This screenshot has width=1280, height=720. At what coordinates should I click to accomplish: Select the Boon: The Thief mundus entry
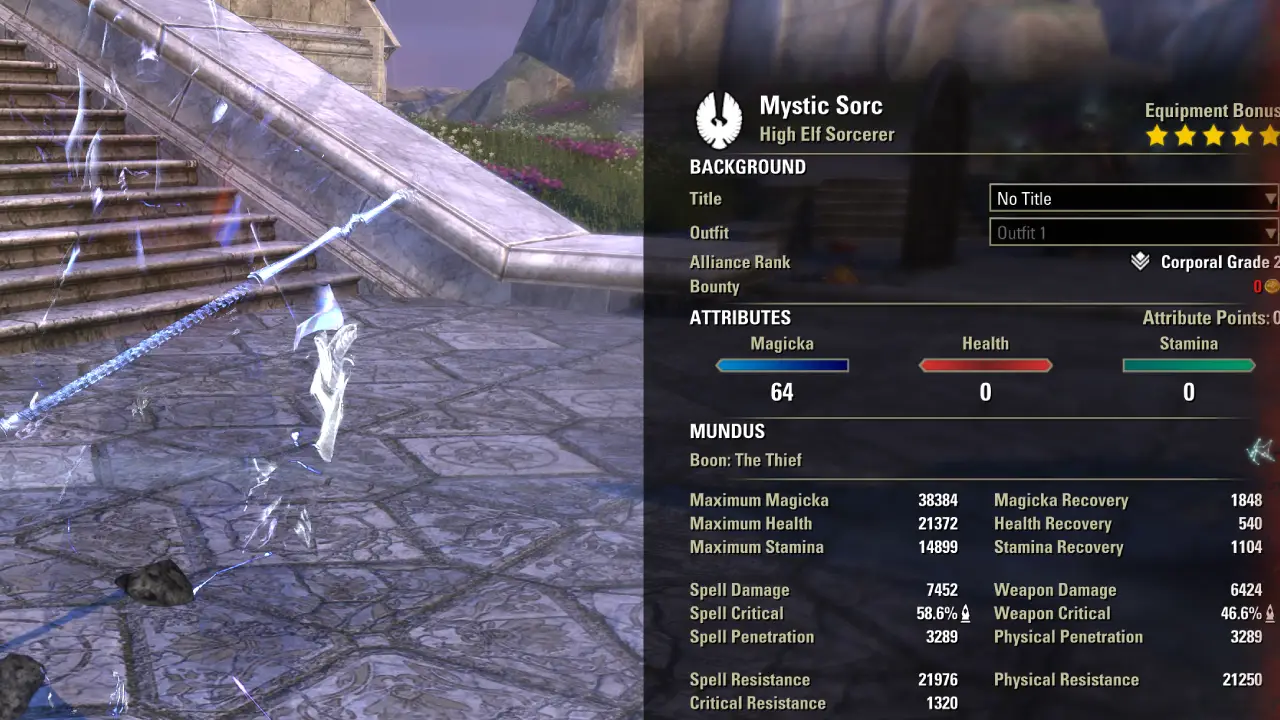(x=746, y=460)
